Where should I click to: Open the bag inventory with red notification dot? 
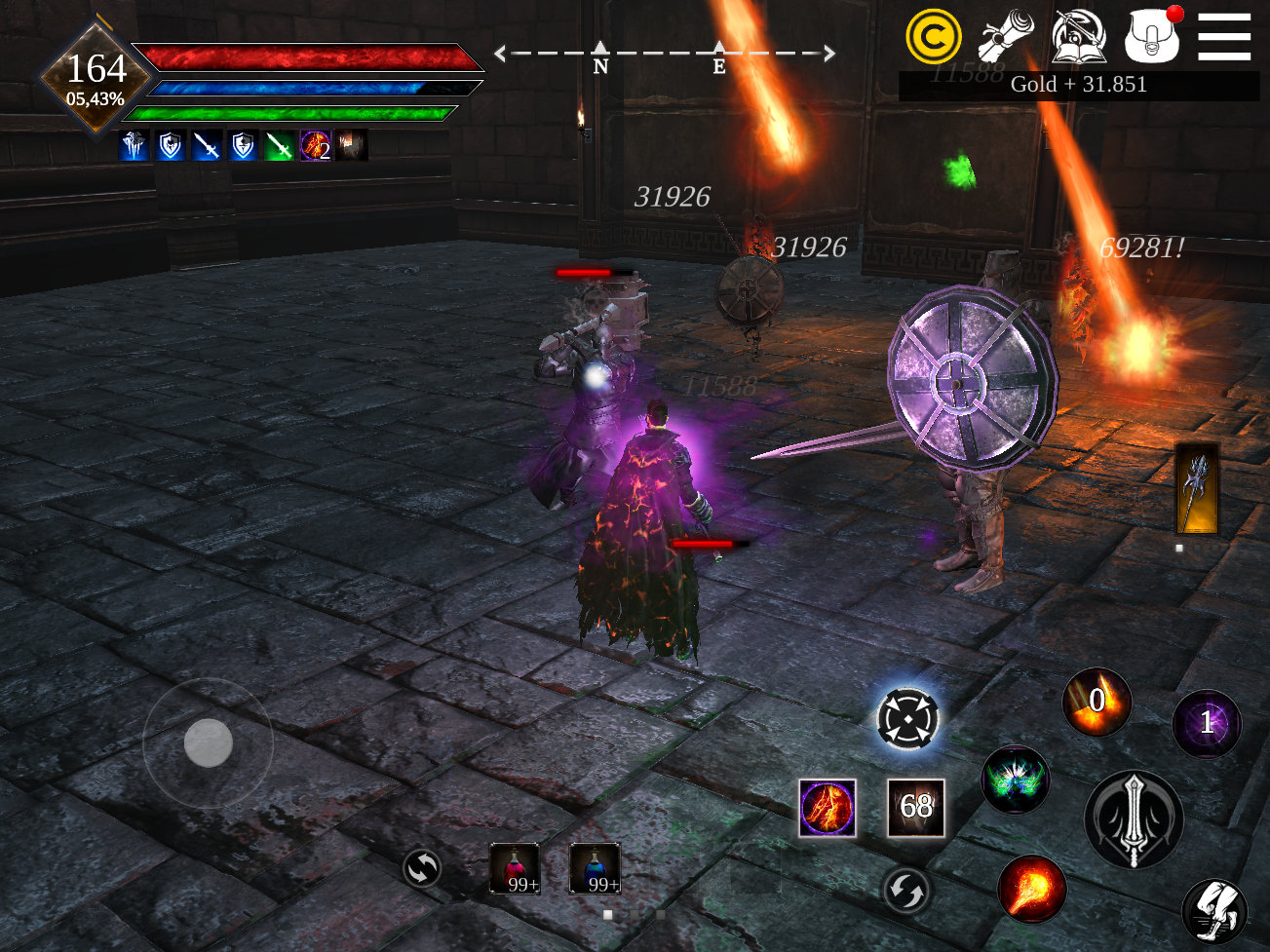1152,39
